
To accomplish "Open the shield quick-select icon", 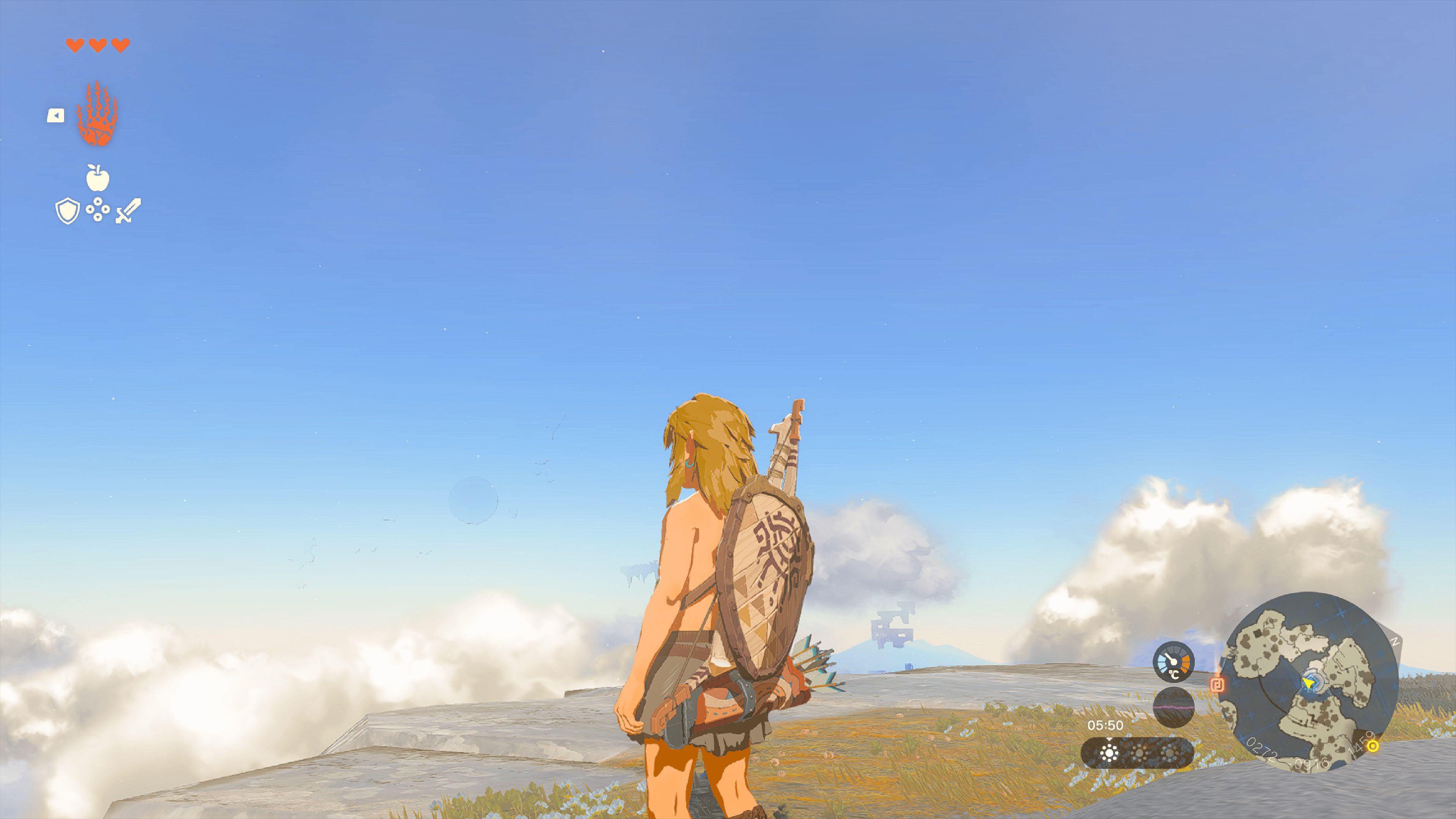I will tap(67, 211).
